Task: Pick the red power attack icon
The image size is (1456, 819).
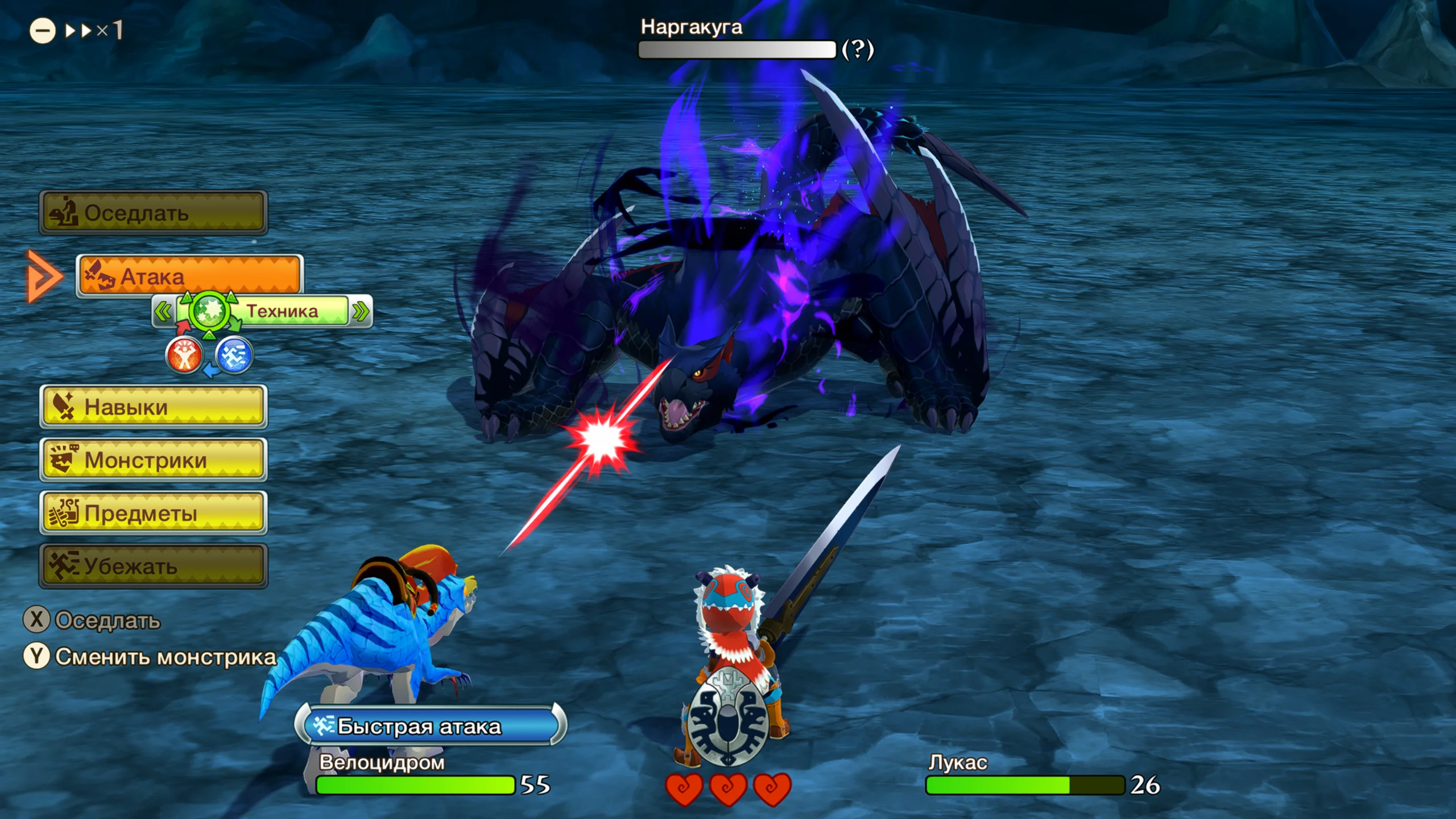Action: 184,355
